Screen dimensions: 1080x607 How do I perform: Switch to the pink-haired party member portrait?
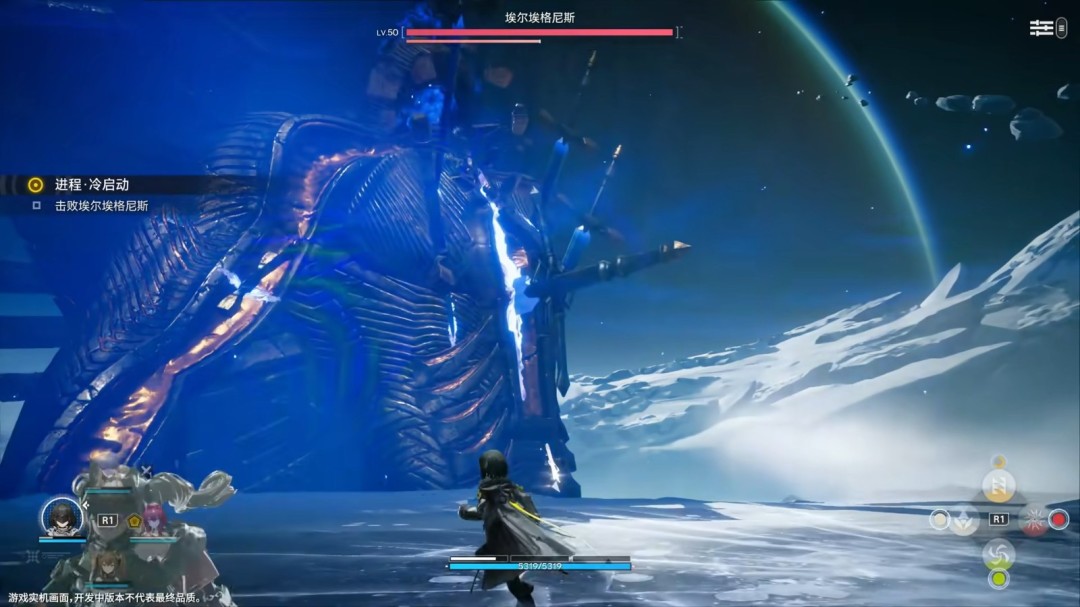click(x=153, y=519)
